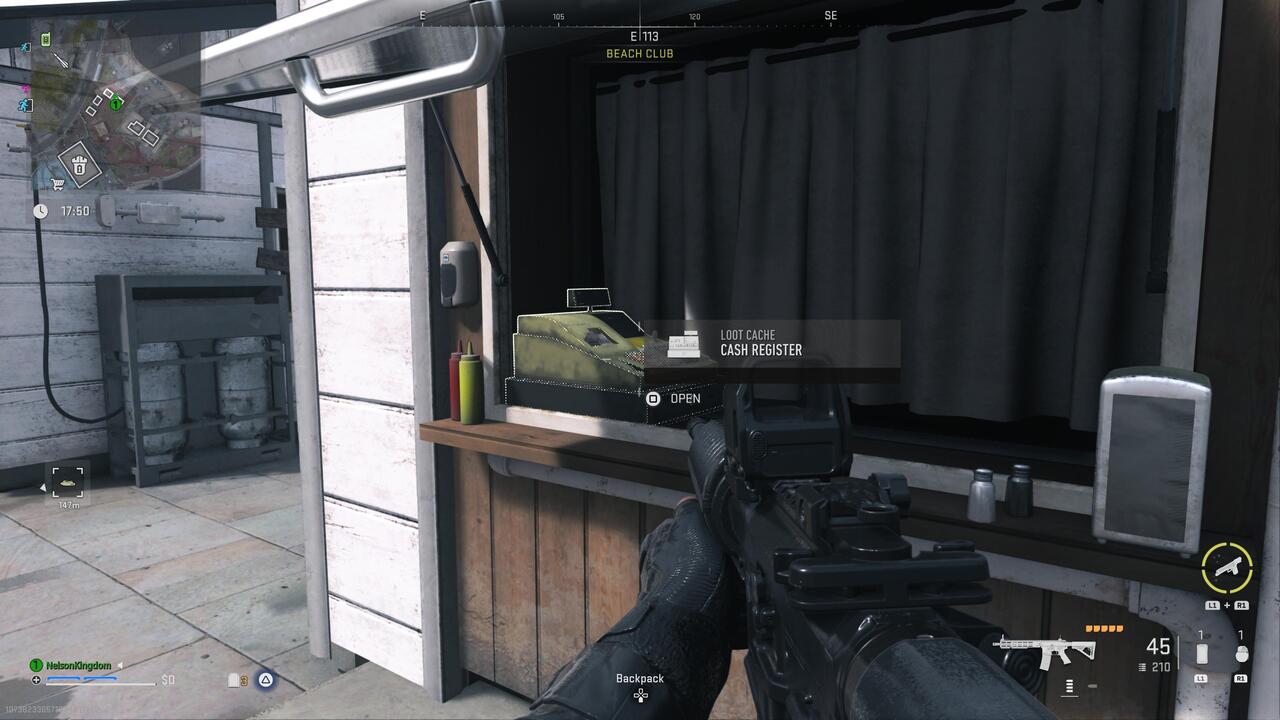This screenshot has width=1280, height=720.
Task: Click the green B buy marker on the minimap
Action: pos(44,38)
